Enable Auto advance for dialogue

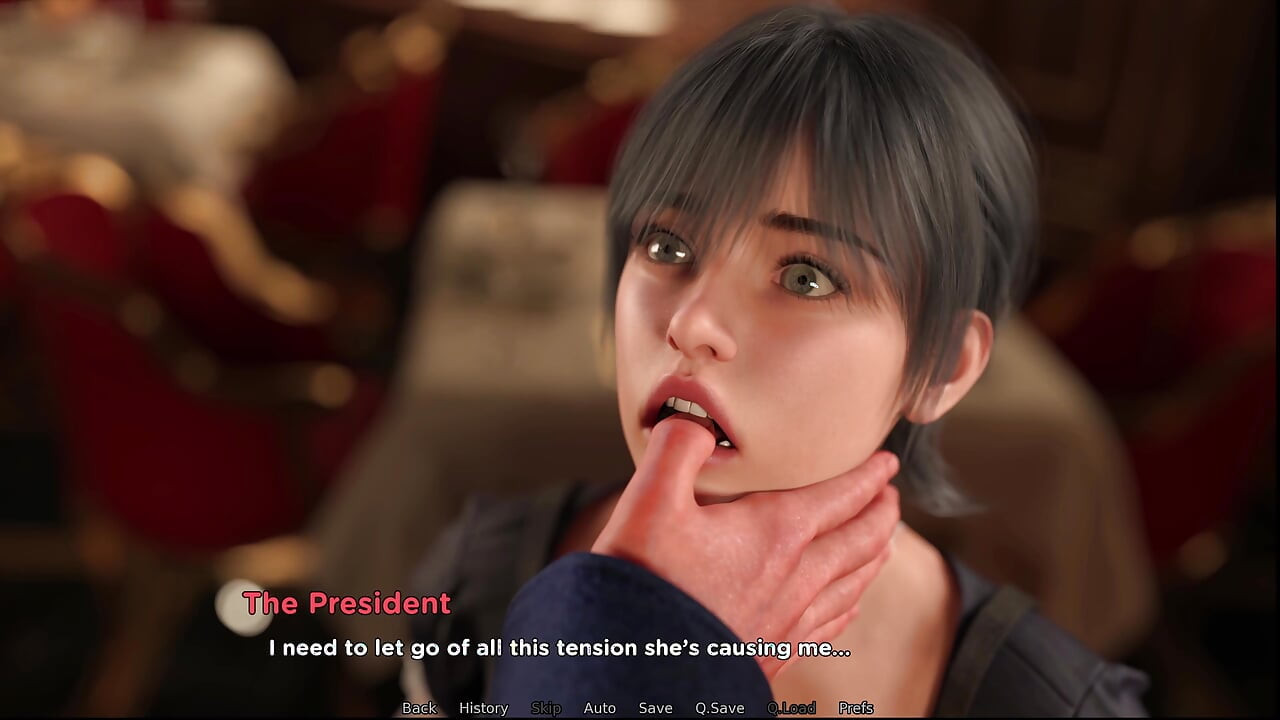599,708
